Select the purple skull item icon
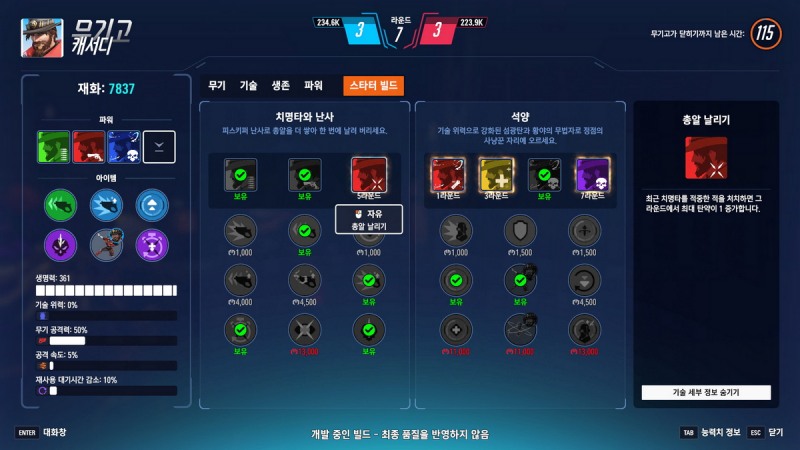This screenshot has height=450, width=800. click(x=61, y=243)
